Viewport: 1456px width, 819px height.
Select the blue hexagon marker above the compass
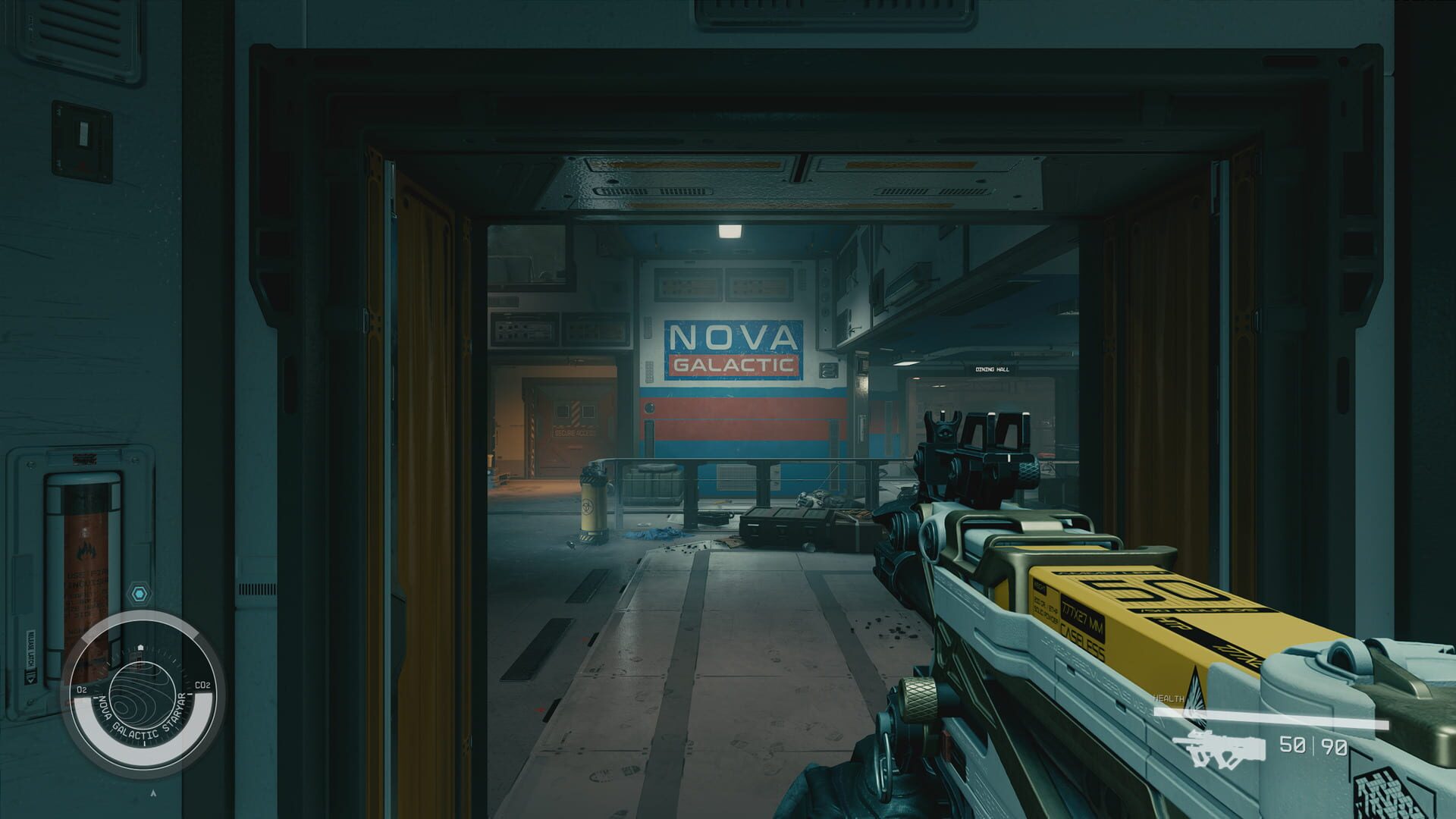[x=138, y=592]
